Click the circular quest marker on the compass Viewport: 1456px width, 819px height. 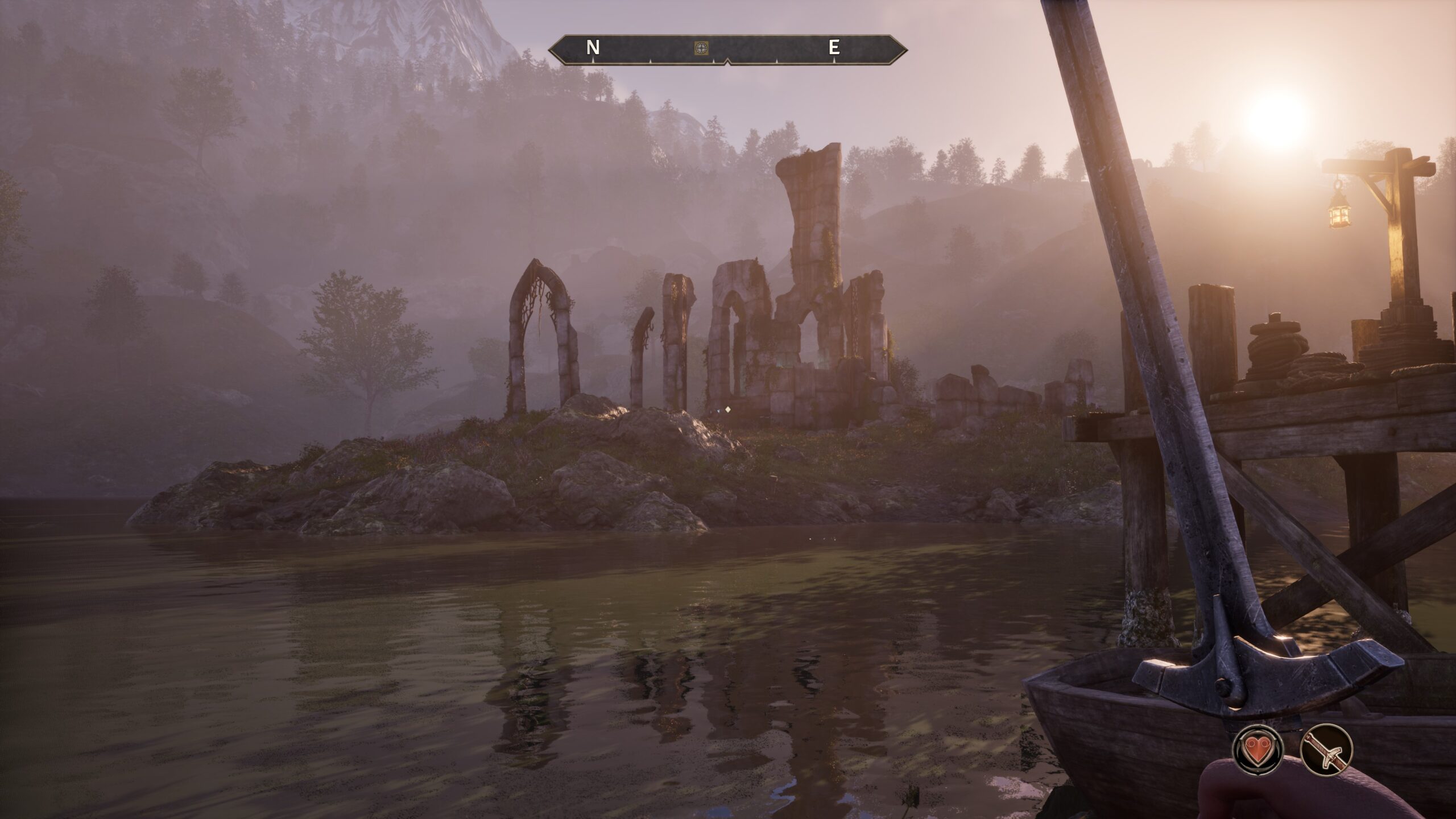click(701, 49)
